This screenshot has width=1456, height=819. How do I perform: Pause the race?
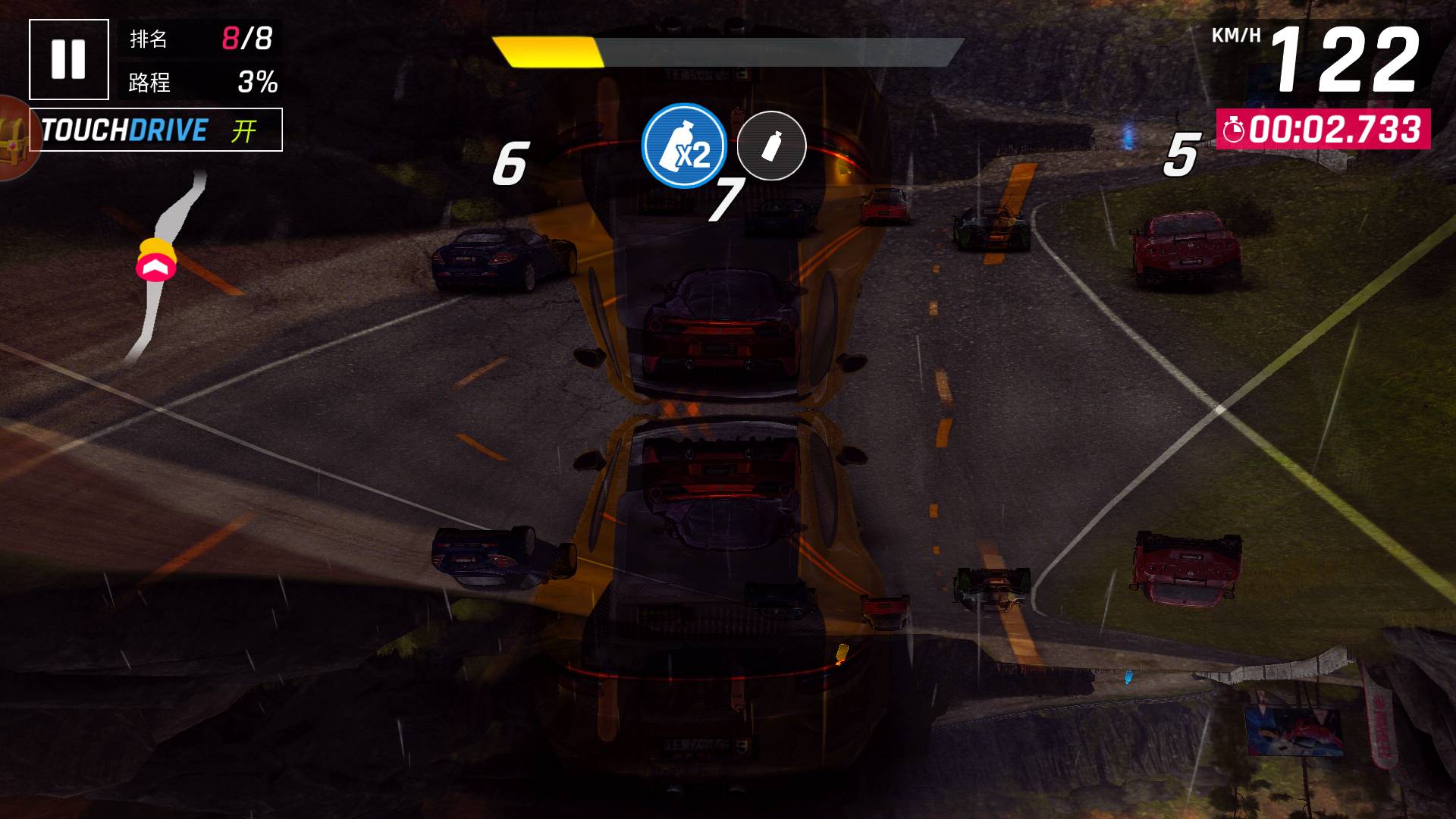coord(68,59)
